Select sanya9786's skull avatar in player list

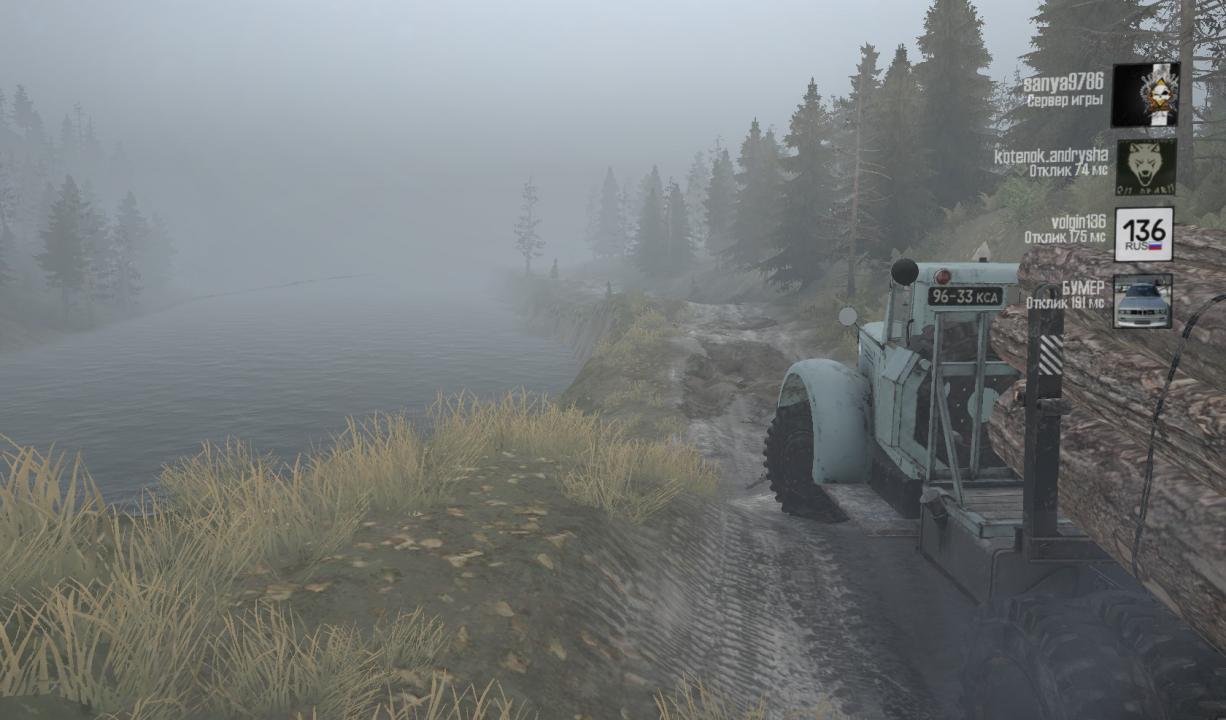tap(1145, 95)
